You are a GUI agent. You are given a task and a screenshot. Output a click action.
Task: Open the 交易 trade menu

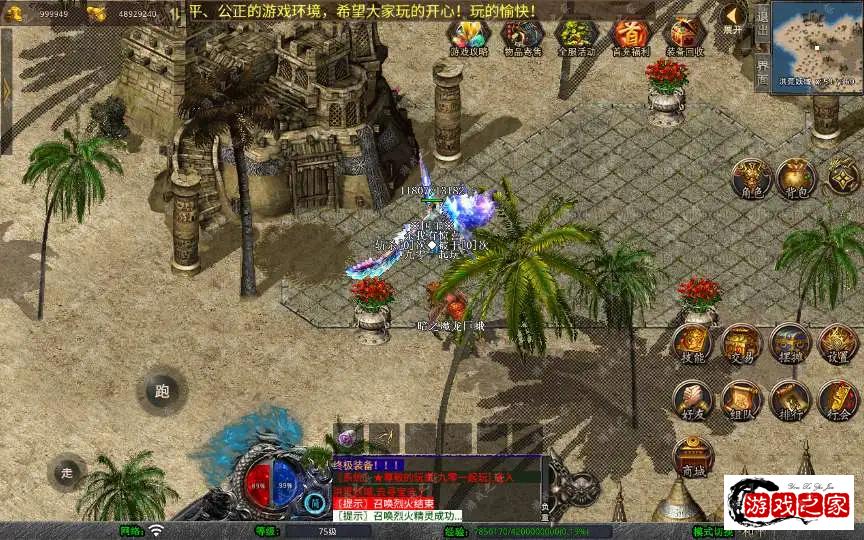click(x=741, y=343)
